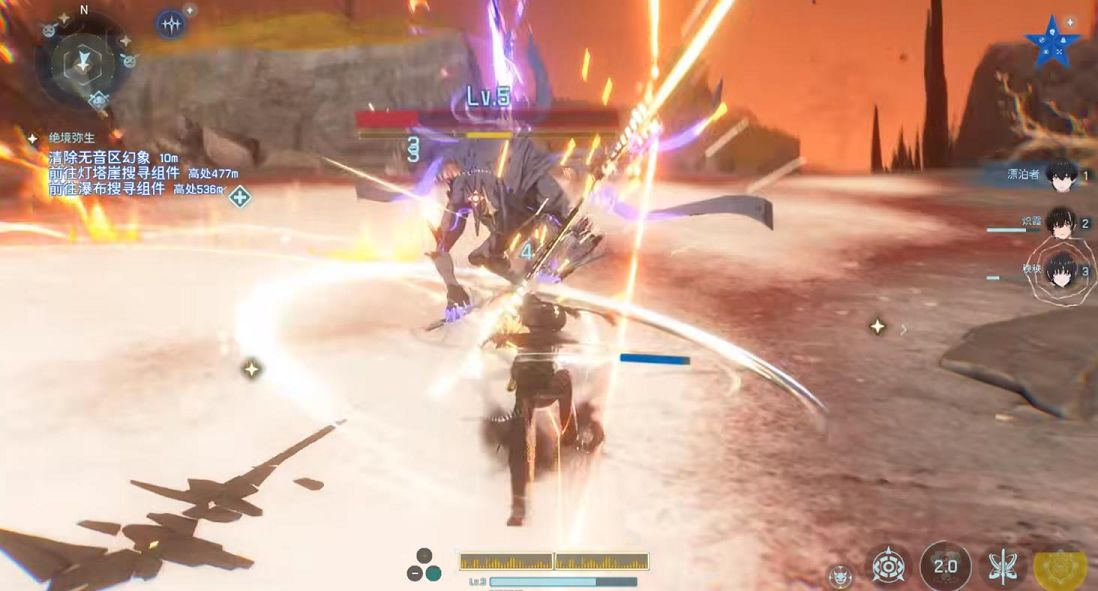Open the circular minimap
1098x591 pixels.
tap(86, 61)
